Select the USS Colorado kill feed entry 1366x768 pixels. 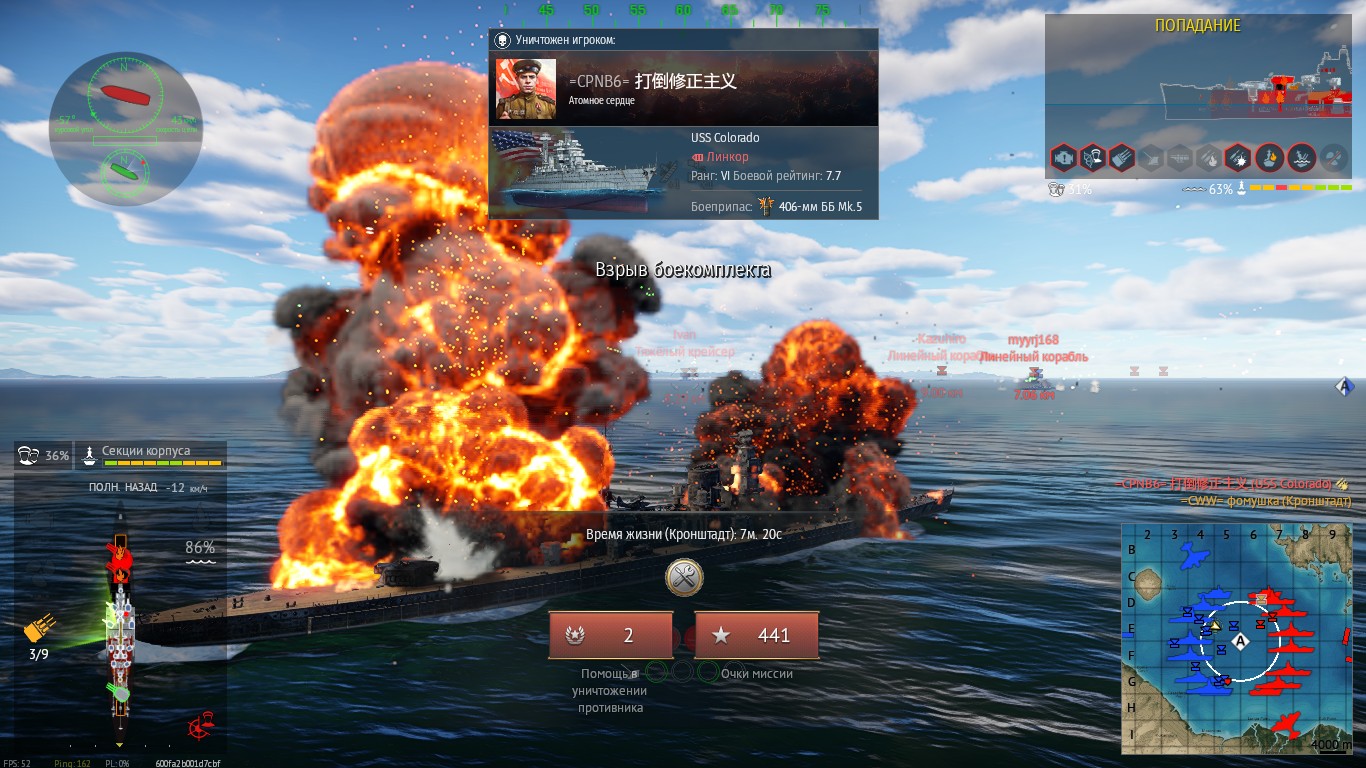[1230, 484]
